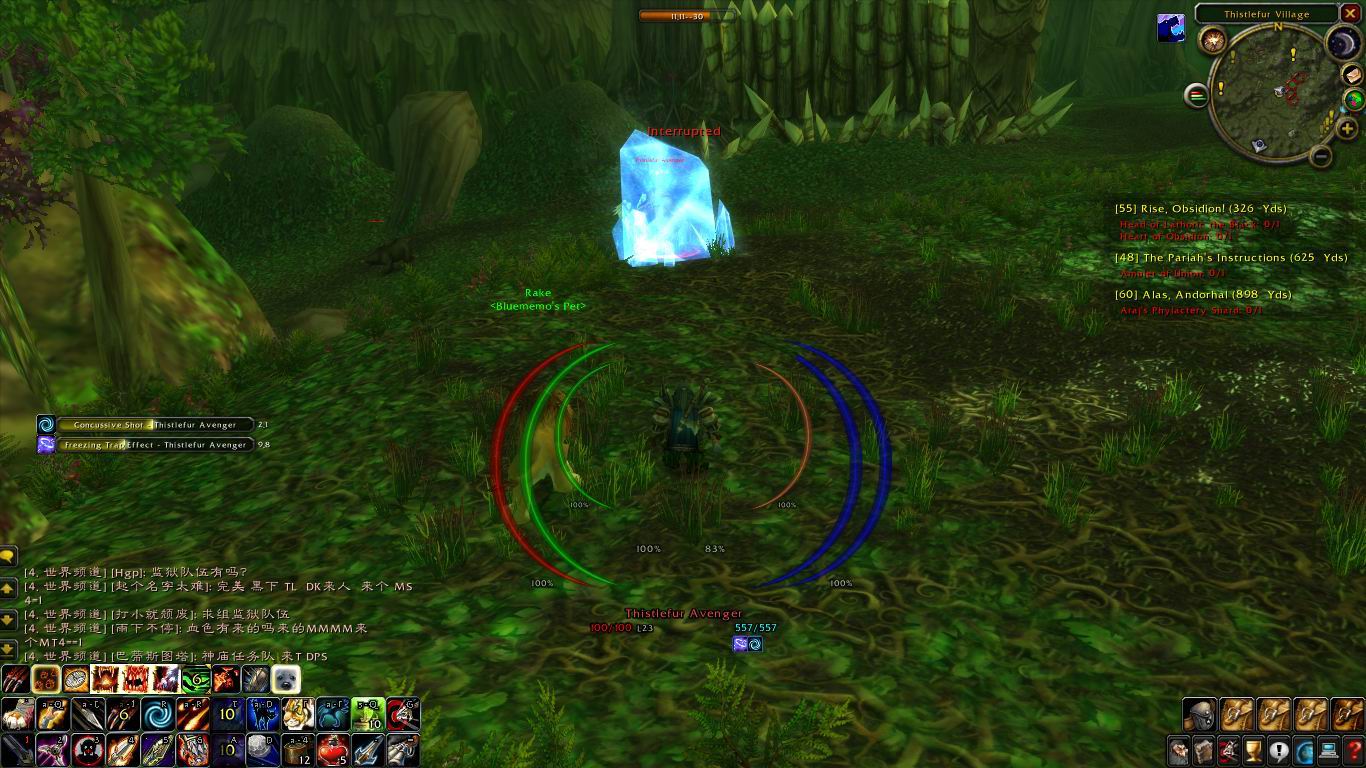Collapse the Rise, Obsidion! quest objectives
Viewport: 1366px width, 768px height.
point(1200,209)
